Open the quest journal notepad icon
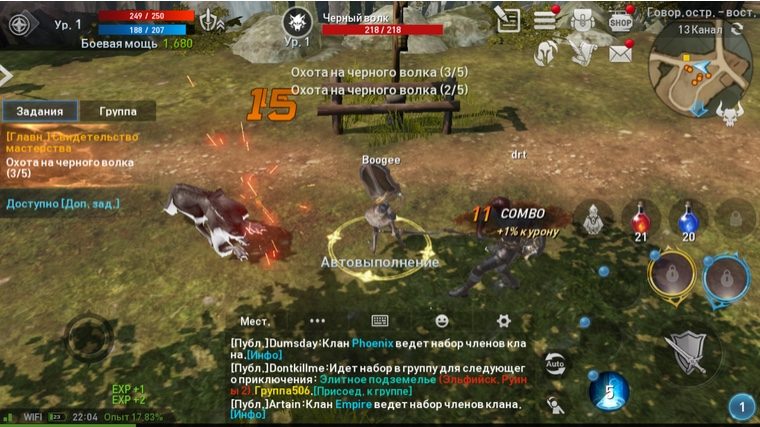The image size is (760, 427). click(508, 19)
